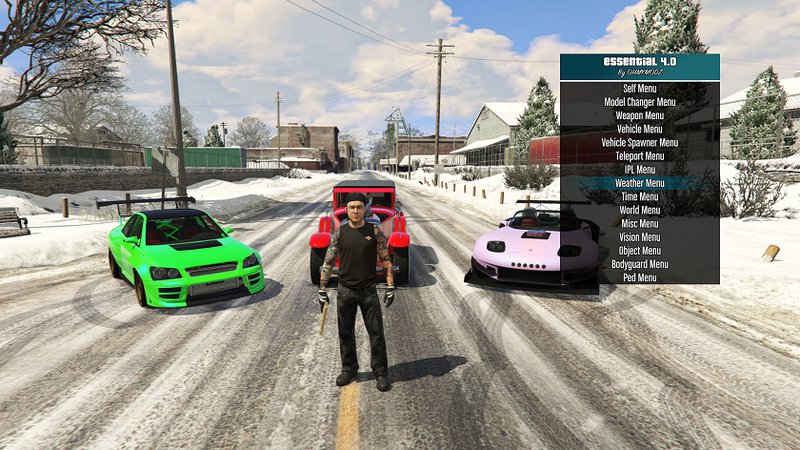This screenshot has width=800, height=450.
Task: Select Object Menu entry
Action: (639, 250)
